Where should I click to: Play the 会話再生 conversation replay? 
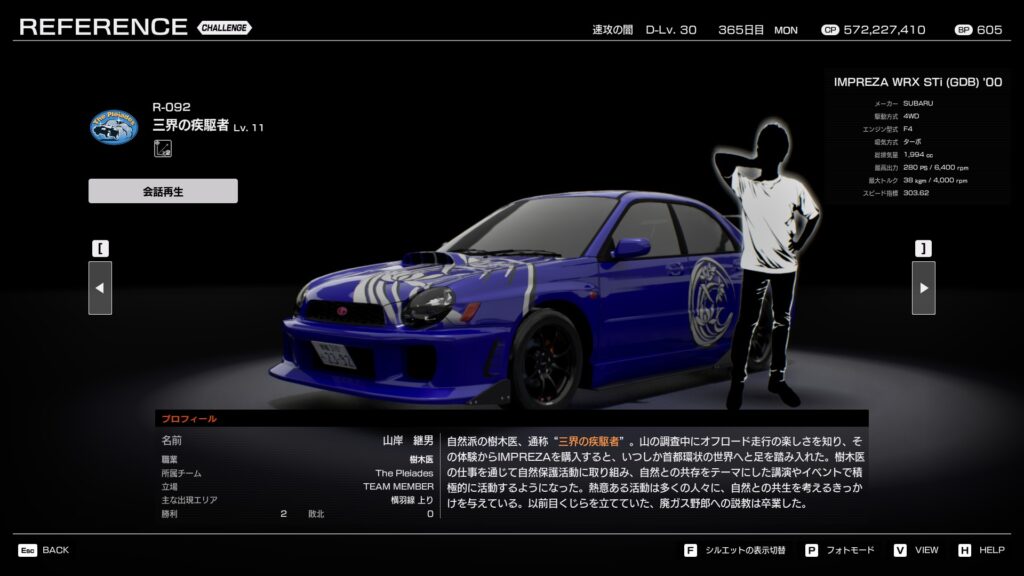[163, 191]
